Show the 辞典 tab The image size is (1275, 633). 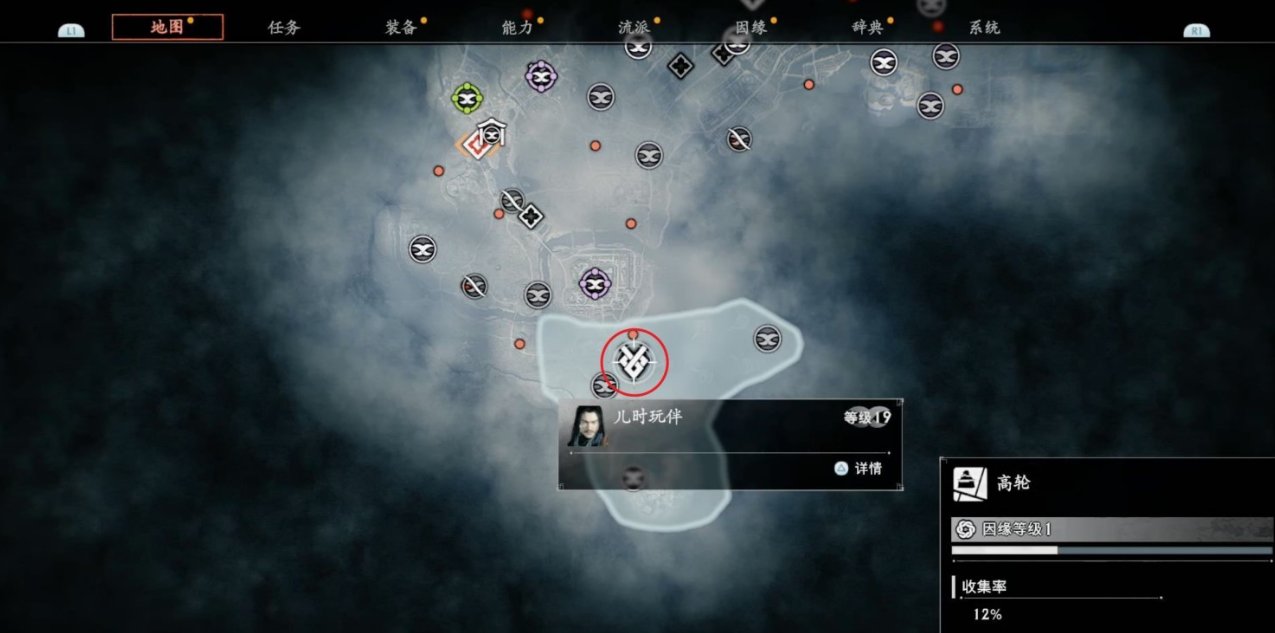click(x=868, y=27)
